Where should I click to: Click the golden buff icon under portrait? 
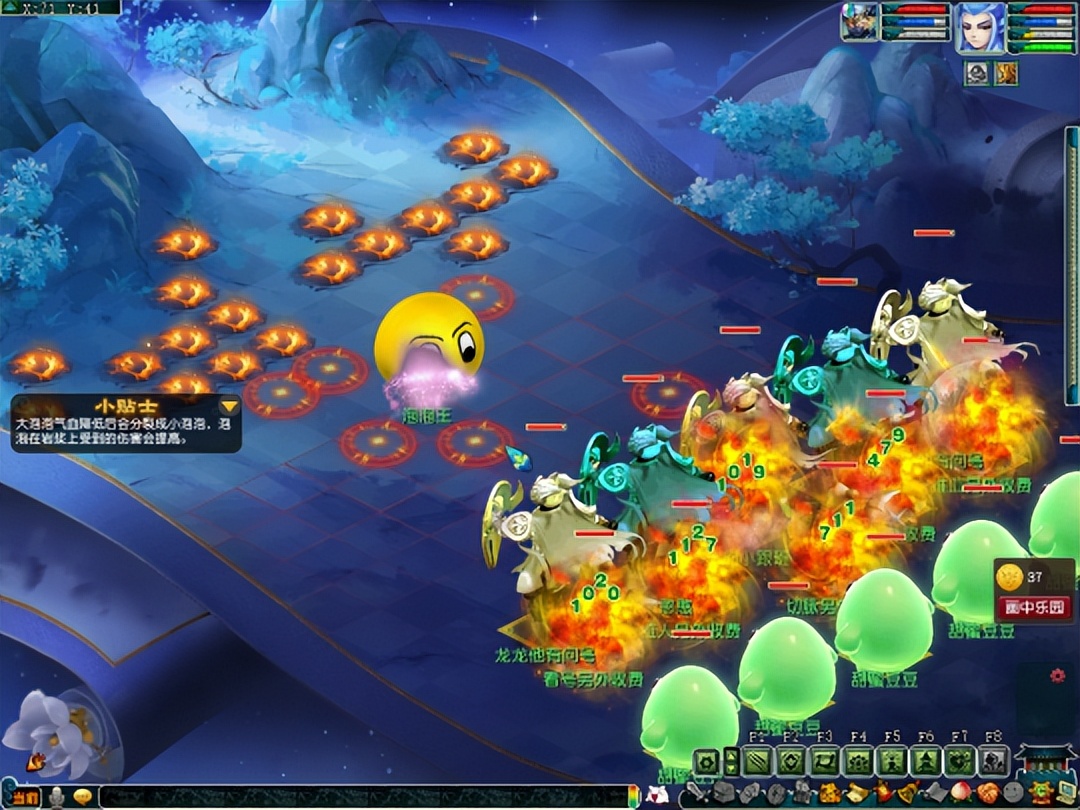tap(1005, 72)
